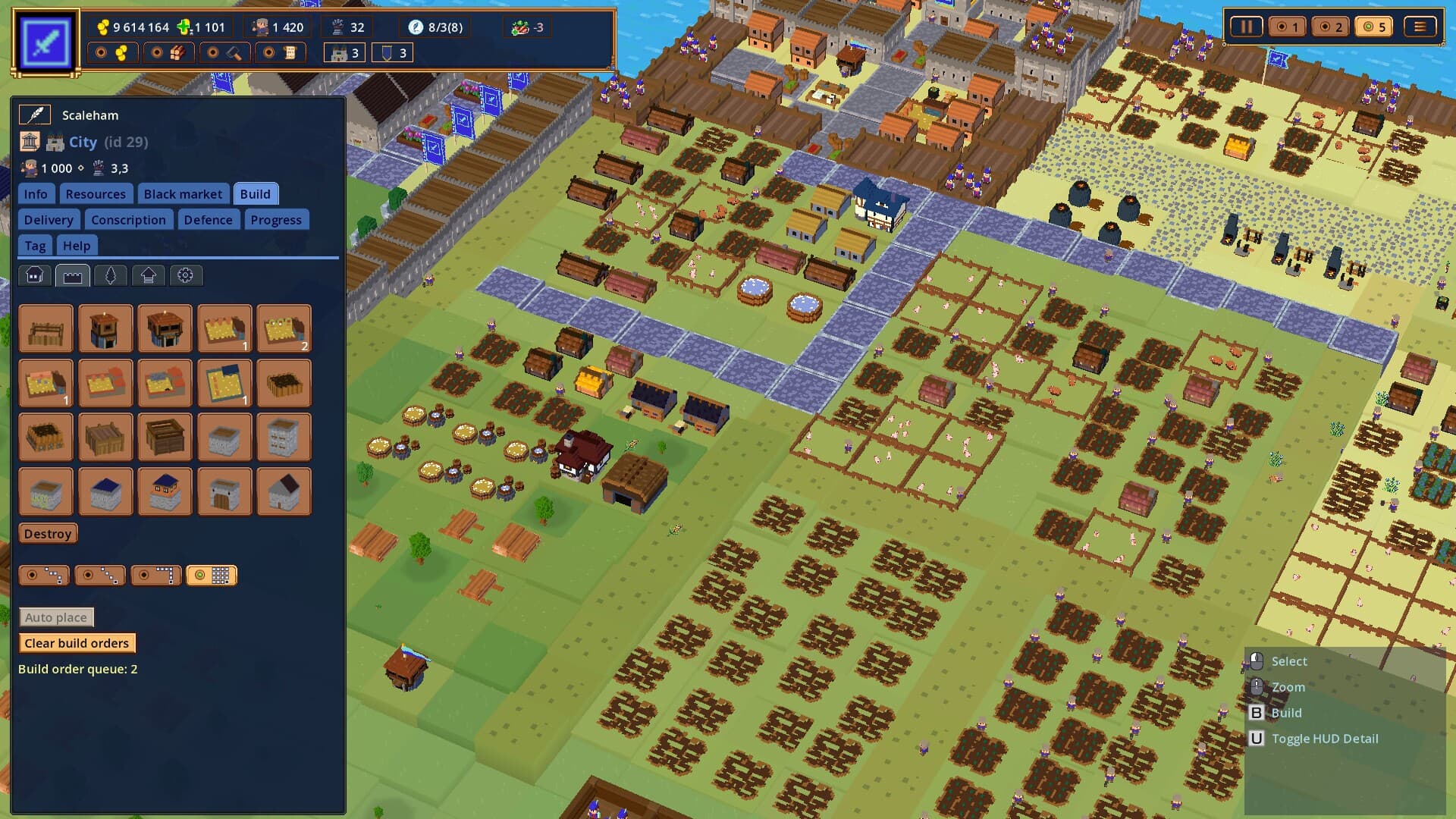Switch to the Black market tab
The width and height of the screenshot is (1456, 819).
(x=184, y=193)
